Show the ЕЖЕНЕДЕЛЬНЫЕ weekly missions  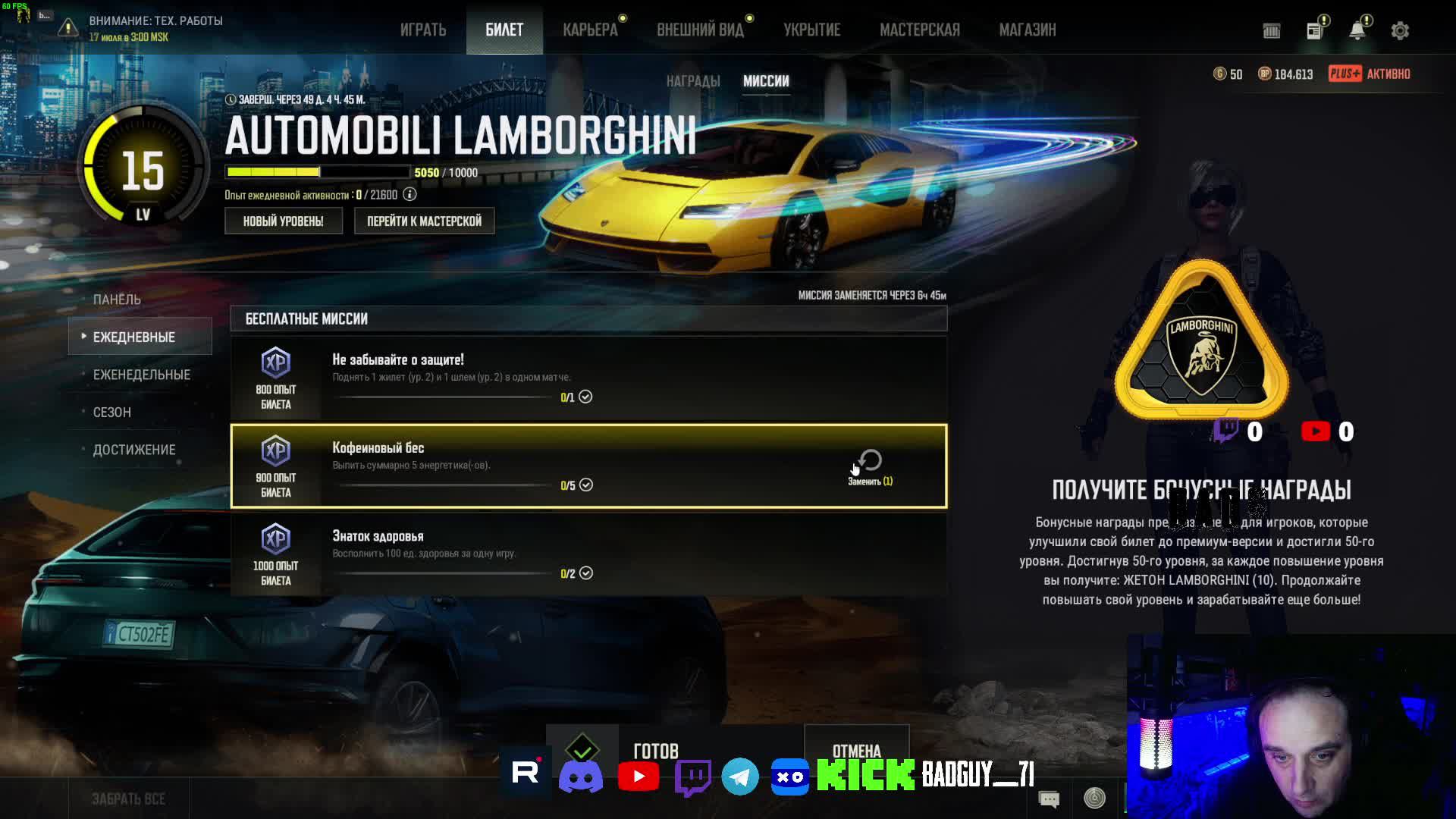(x=141, y=375)
